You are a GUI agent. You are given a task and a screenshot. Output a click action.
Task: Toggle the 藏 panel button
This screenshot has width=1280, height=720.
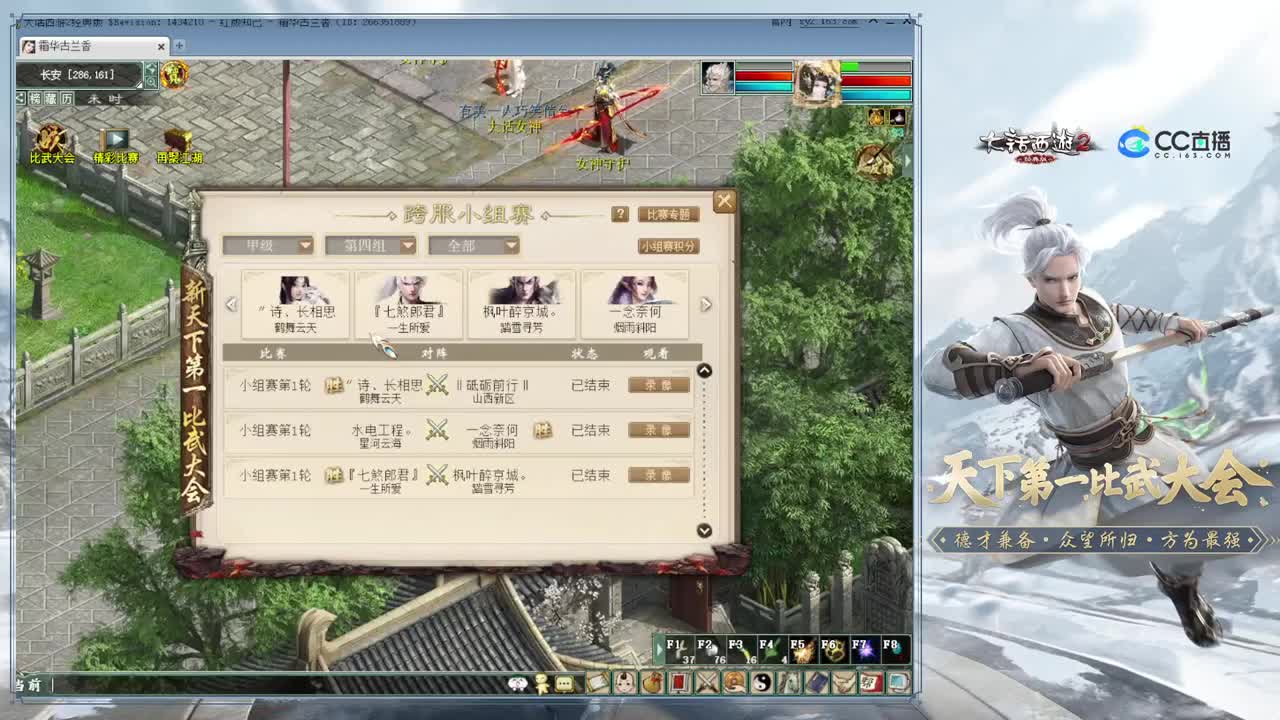(x=49, y=98)
